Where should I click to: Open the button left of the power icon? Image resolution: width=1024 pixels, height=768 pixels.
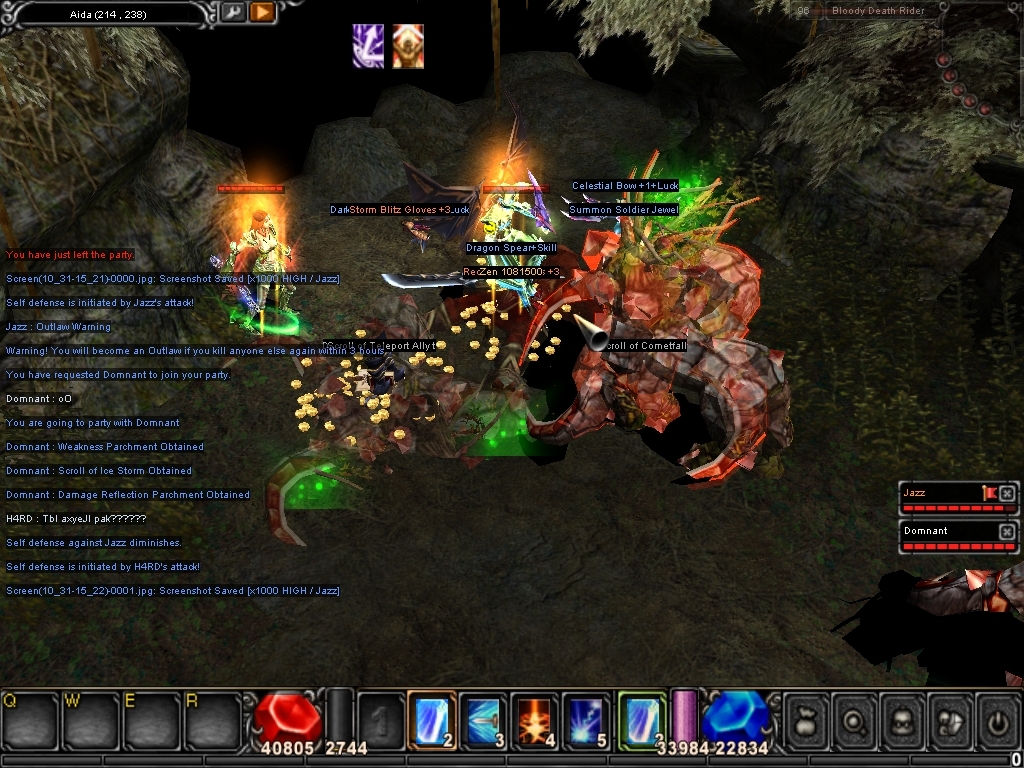(x=951, y=719)
